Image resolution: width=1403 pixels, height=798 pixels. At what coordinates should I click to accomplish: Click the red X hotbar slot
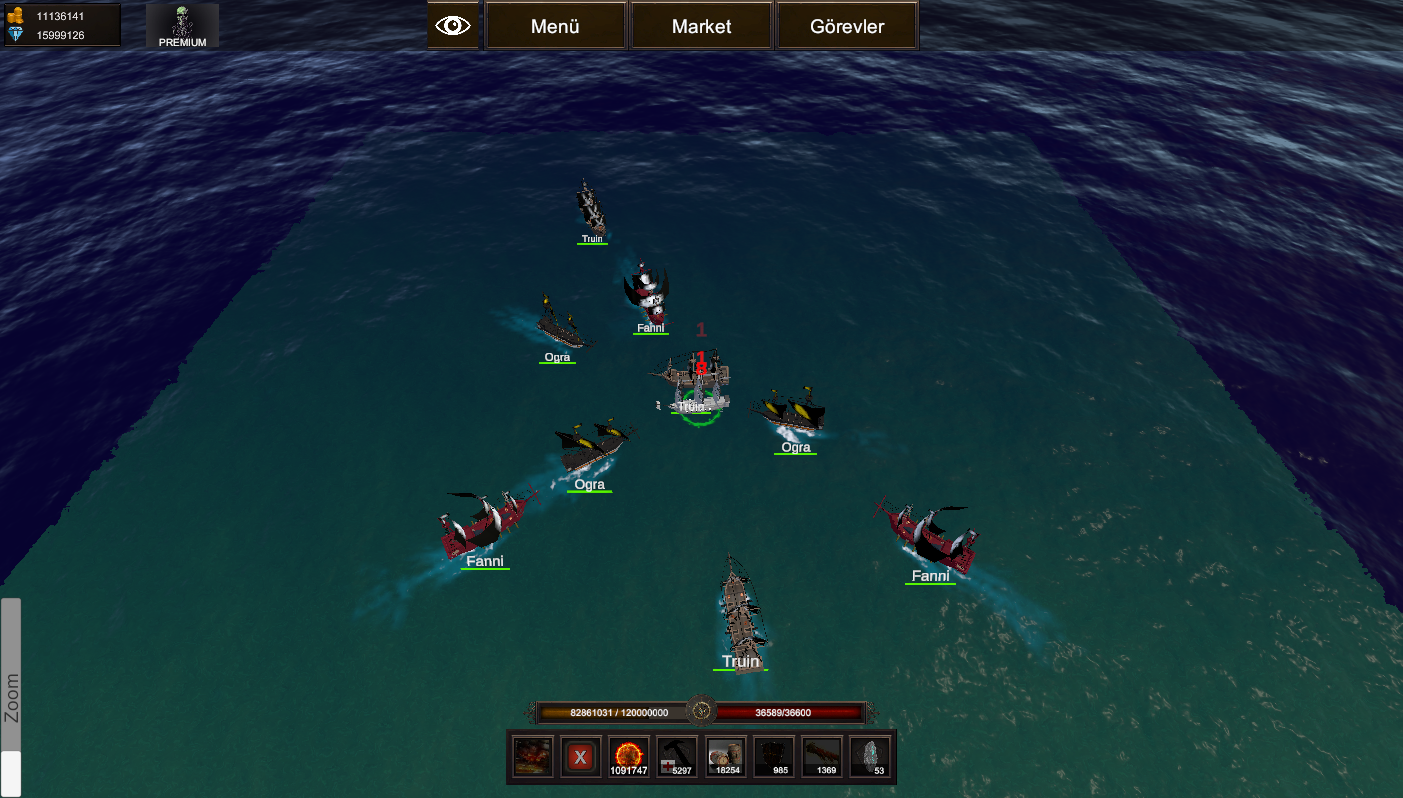[580, 757]
